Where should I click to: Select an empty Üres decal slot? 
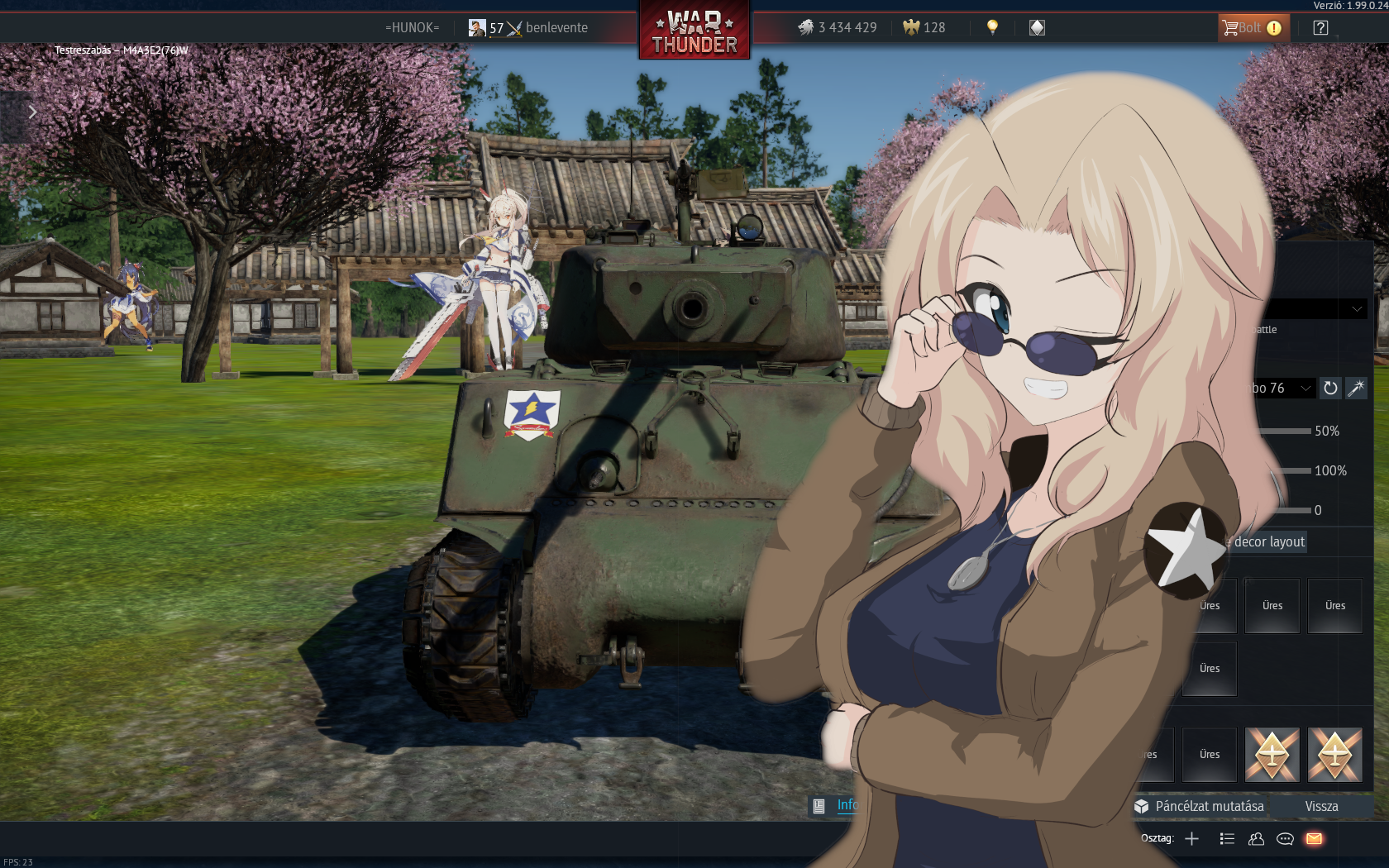pyautogui.click(x=1272, y=605)
